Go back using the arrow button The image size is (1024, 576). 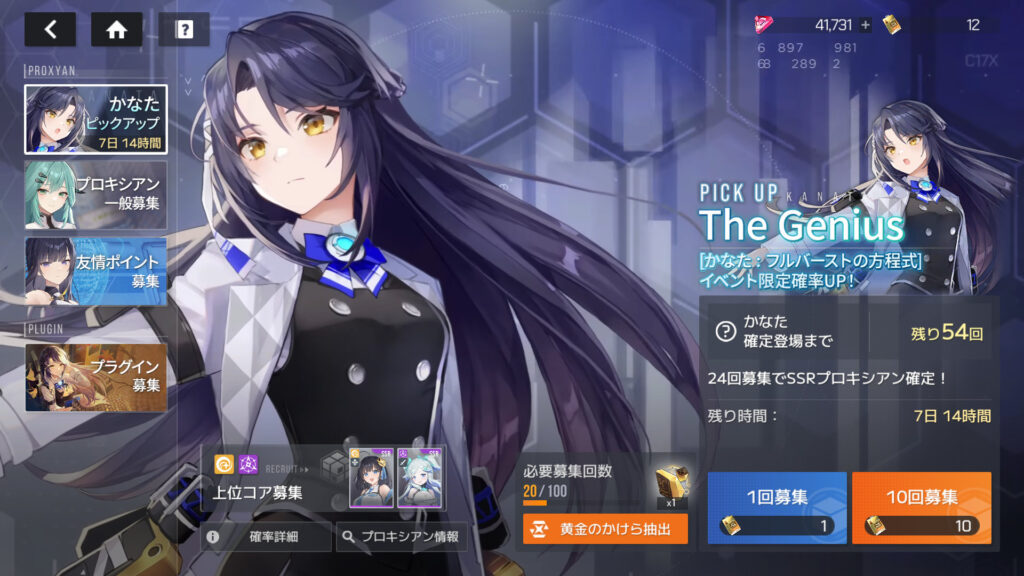point(50,29)
